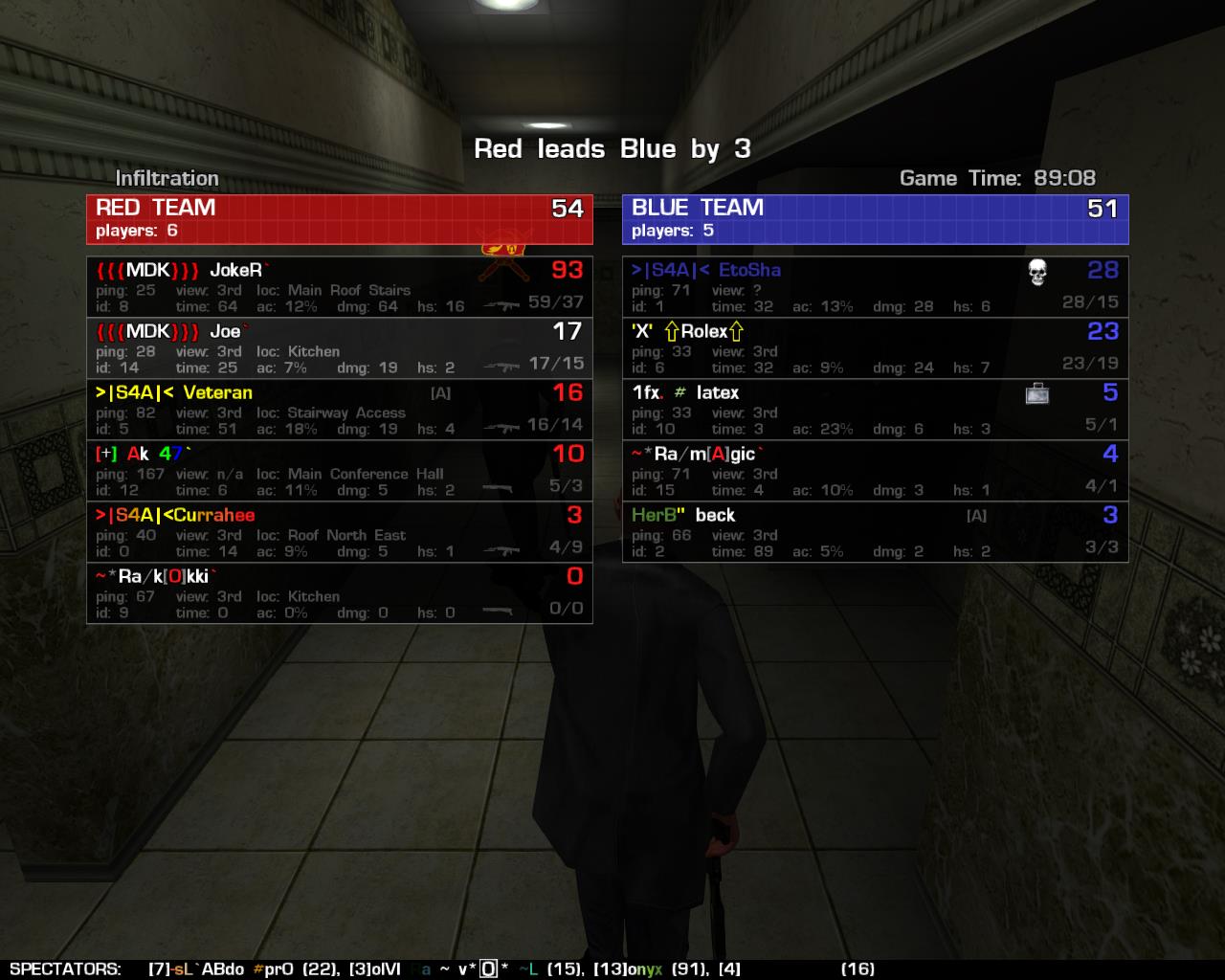Pick the >|S4A|<Currahee player row
The height and width of the screenshot is (980, 1225).
[339, 532]
